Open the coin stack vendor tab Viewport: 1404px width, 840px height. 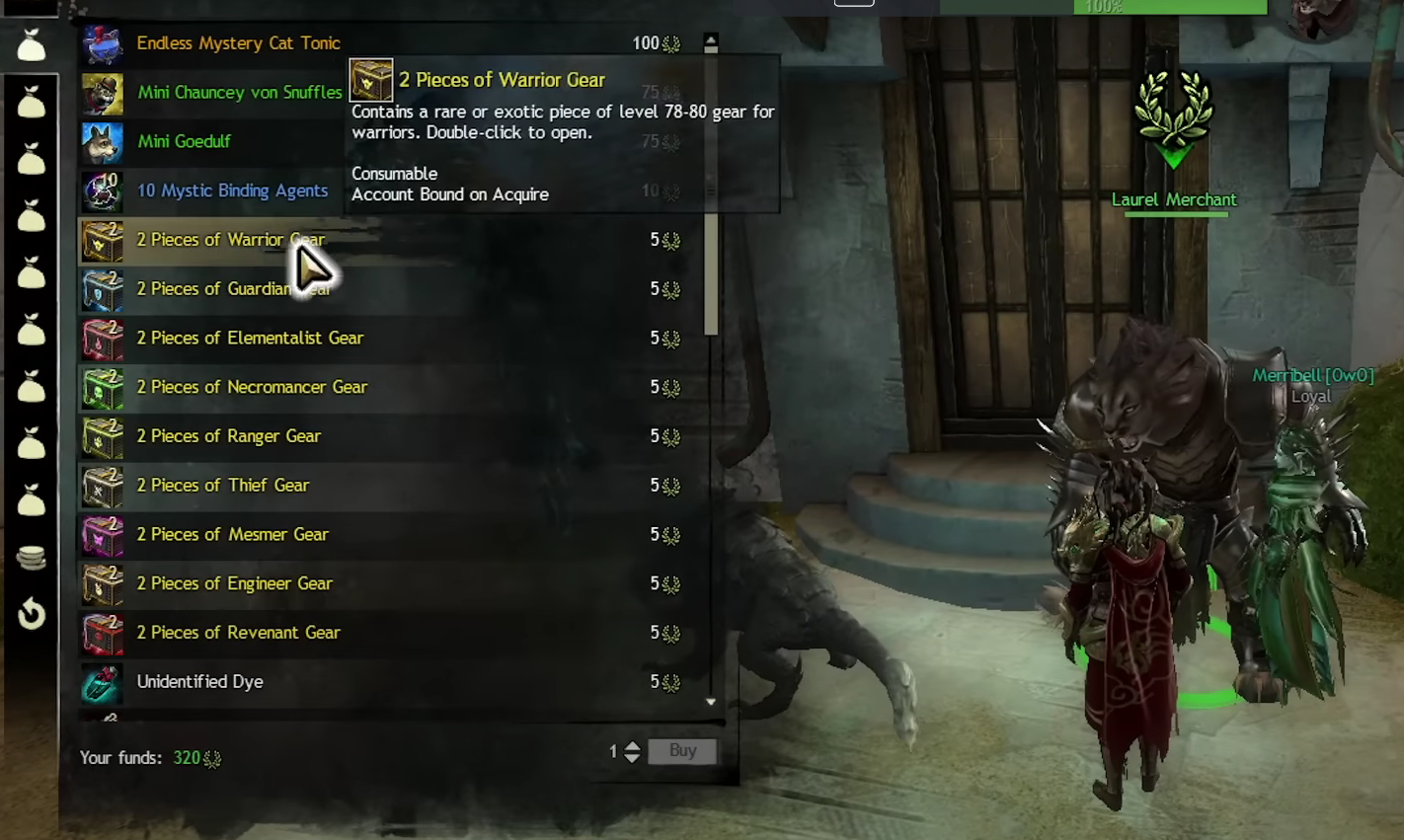(x=32, y=559)
